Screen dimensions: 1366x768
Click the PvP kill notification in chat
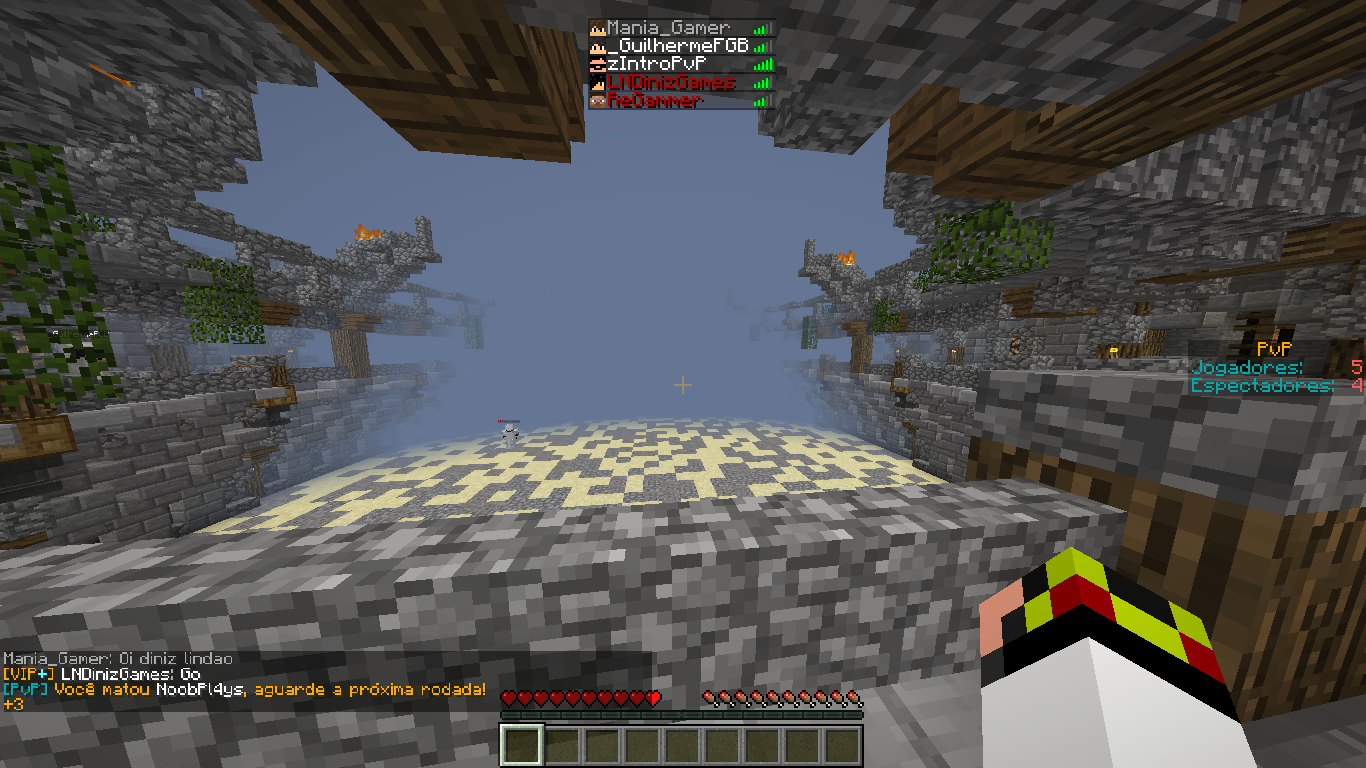(244, 690)
